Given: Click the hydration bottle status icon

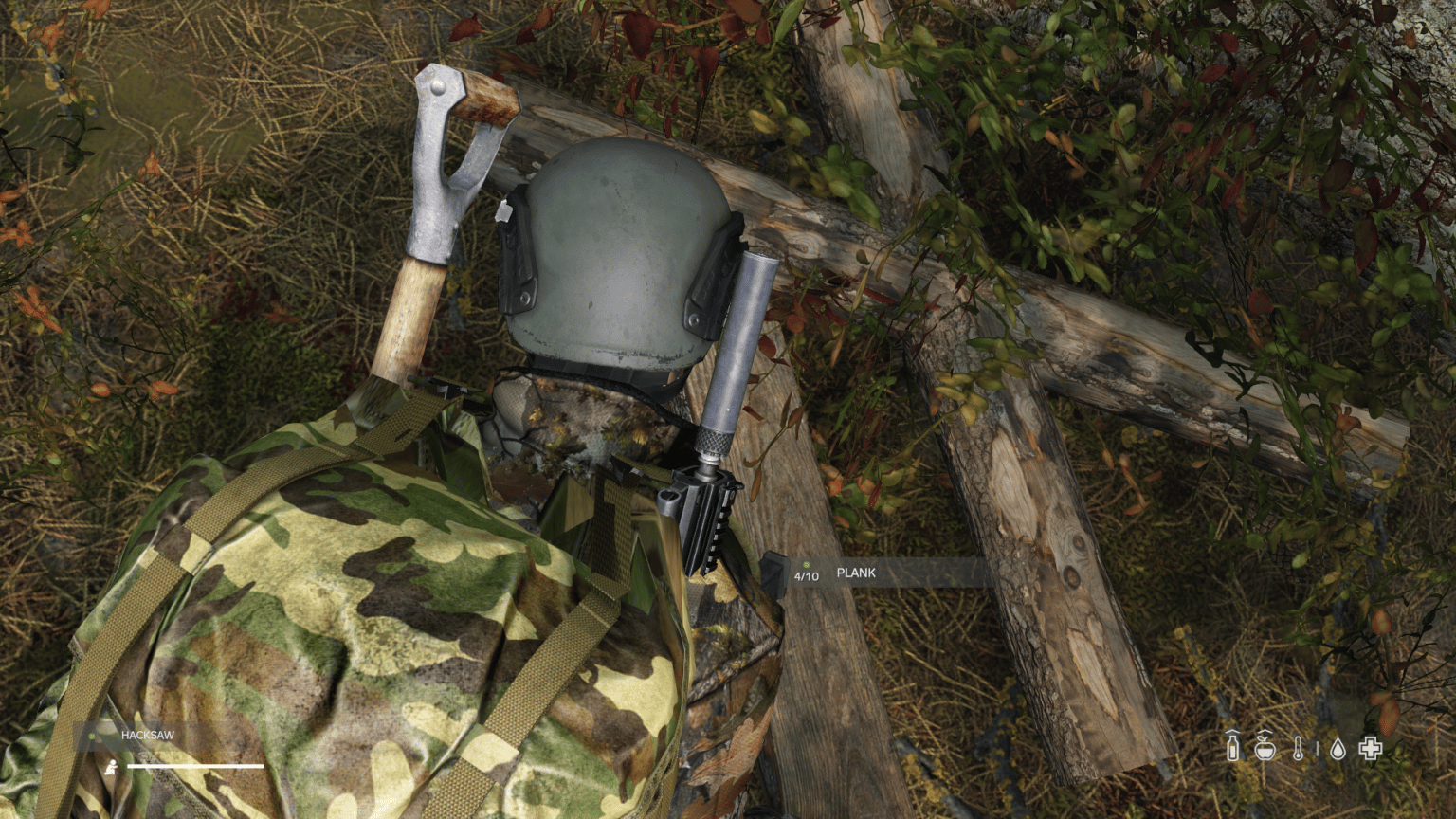Looking at the screenshot, I should (x=1232, y=747).
